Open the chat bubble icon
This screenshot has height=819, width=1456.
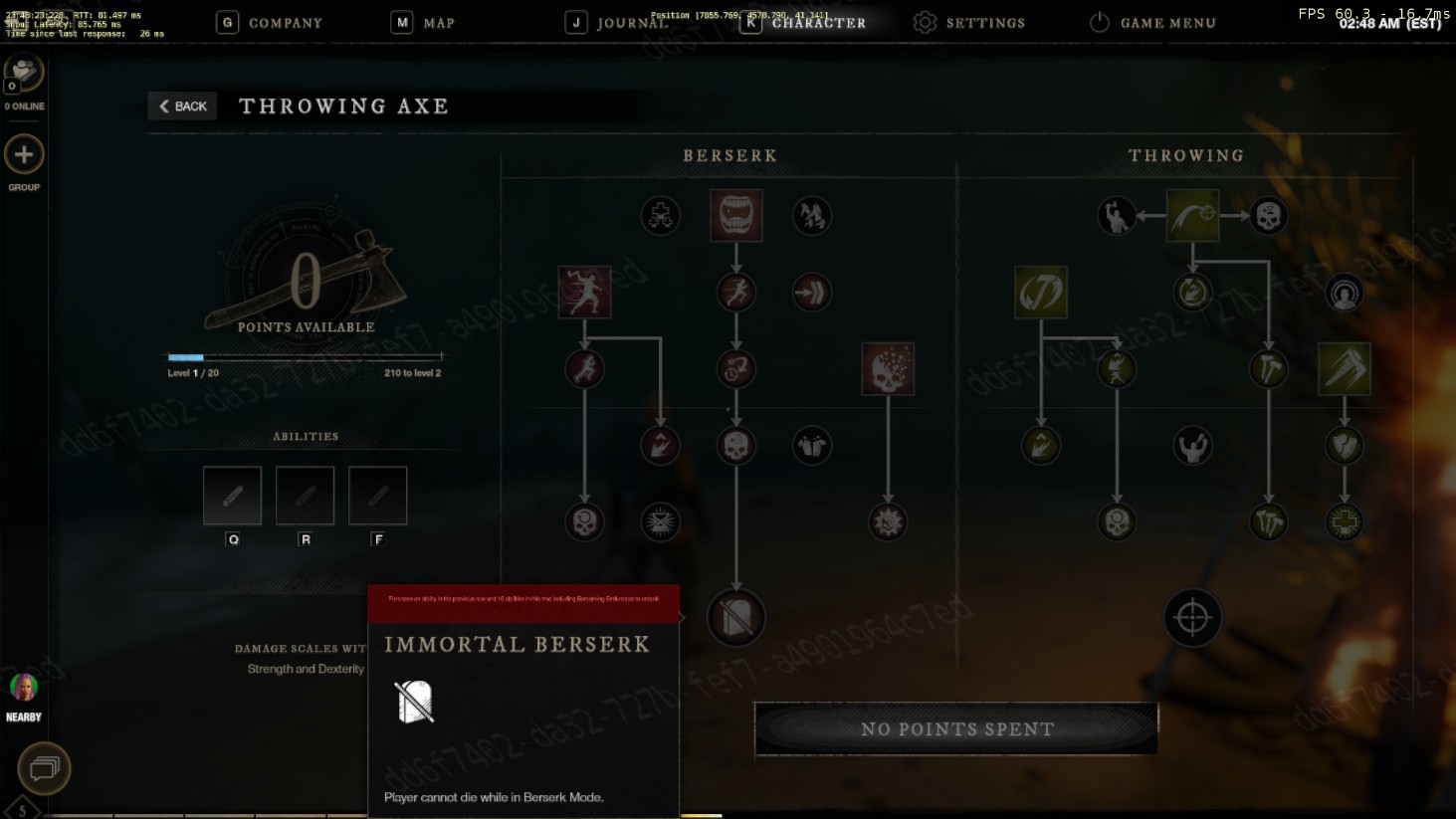click(44, 768)
